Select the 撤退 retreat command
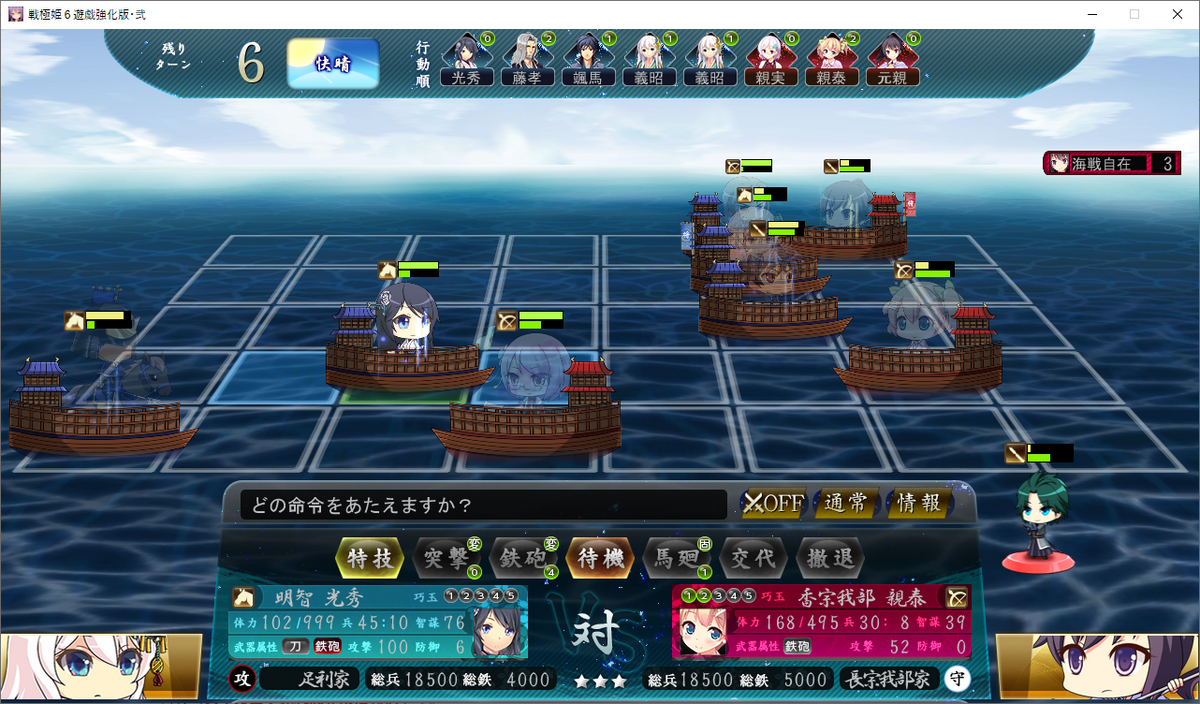 (830, 558)
